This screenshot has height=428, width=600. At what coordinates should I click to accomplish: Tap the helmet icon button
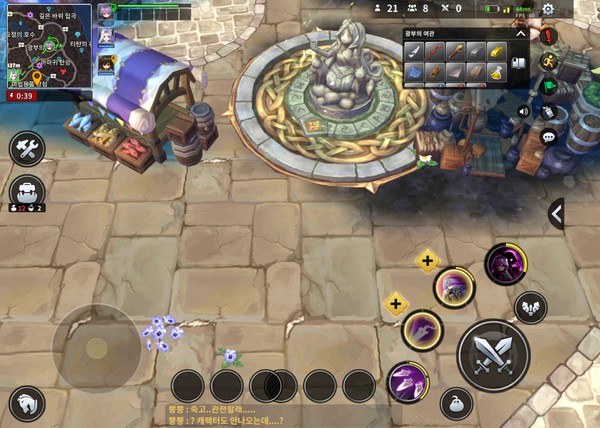27,404
